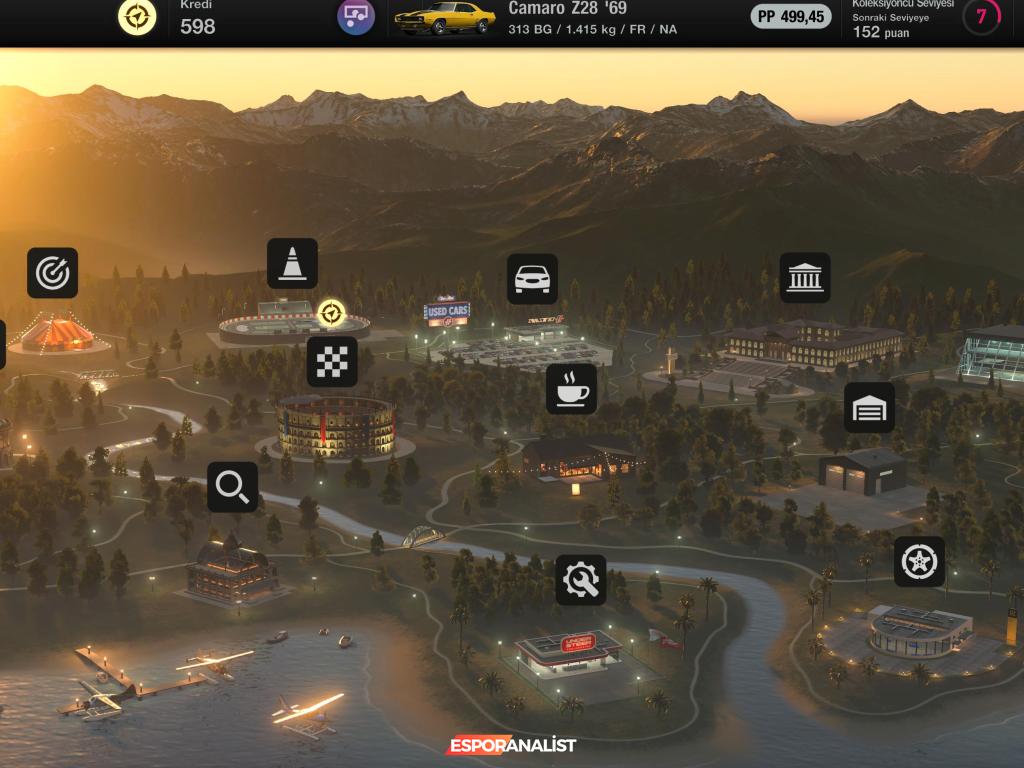
Task: Select the magnifying glass icon
Action: (232, 487)
